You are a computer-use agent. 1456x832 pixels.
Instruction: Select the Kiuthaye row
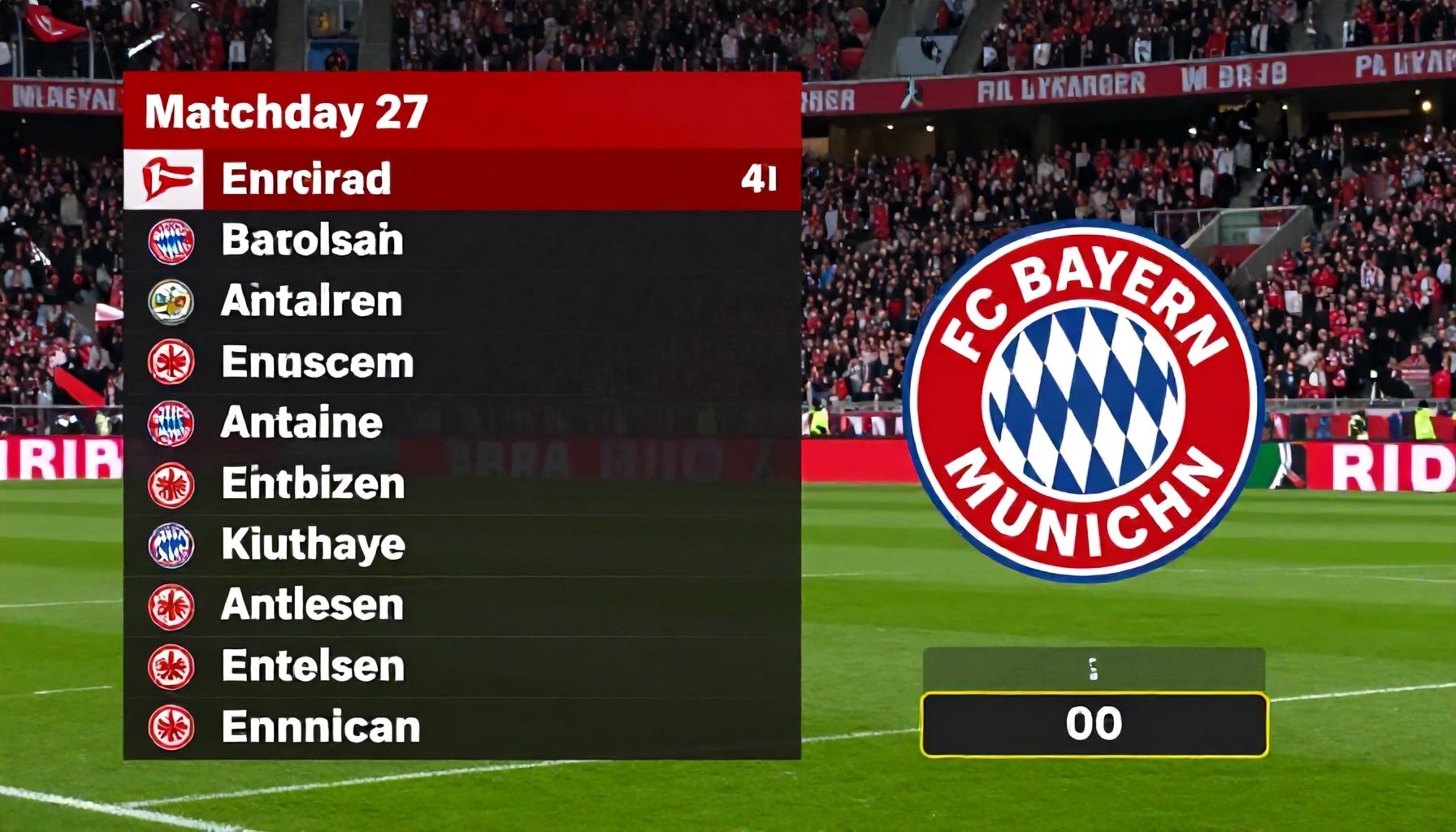461,544
